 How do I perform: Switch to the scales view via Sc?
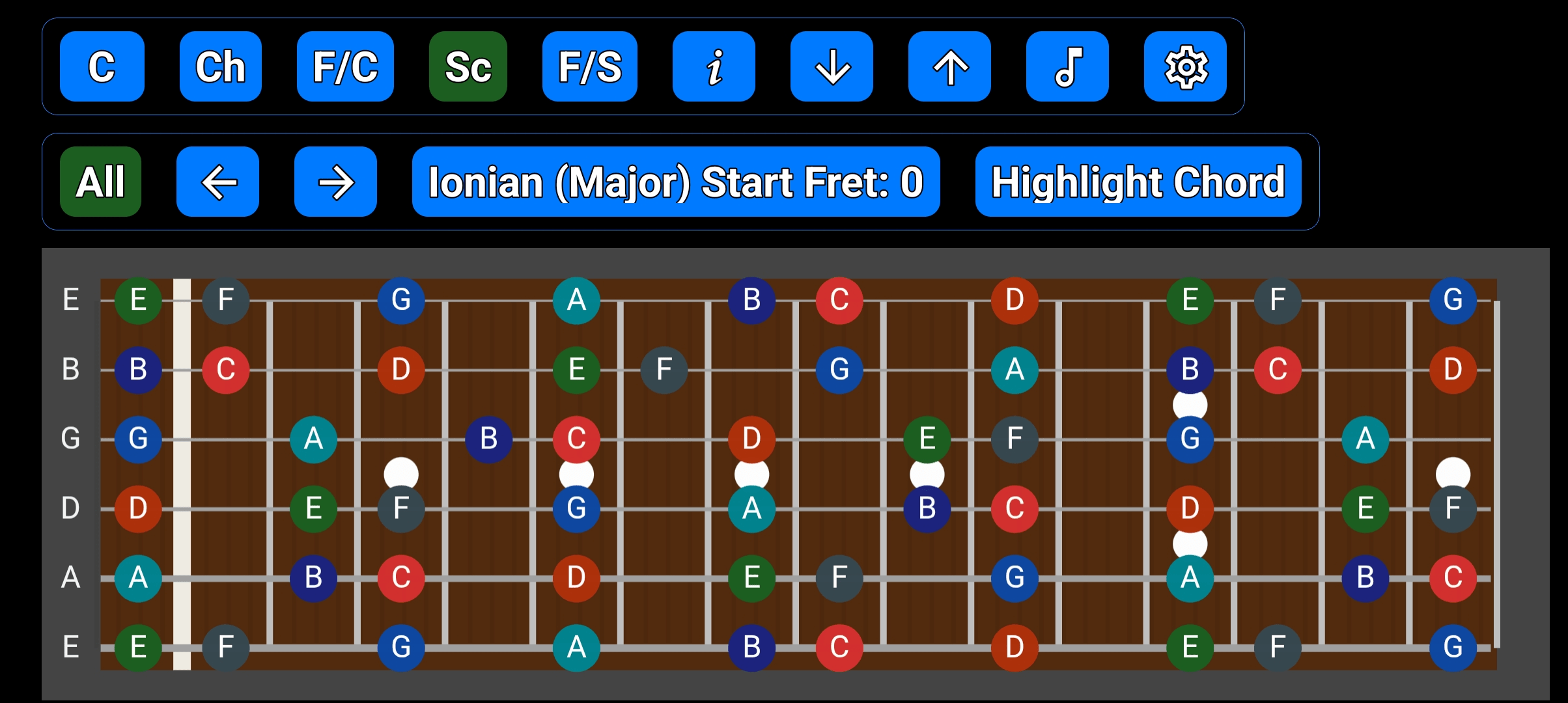(x=468, y=67)
